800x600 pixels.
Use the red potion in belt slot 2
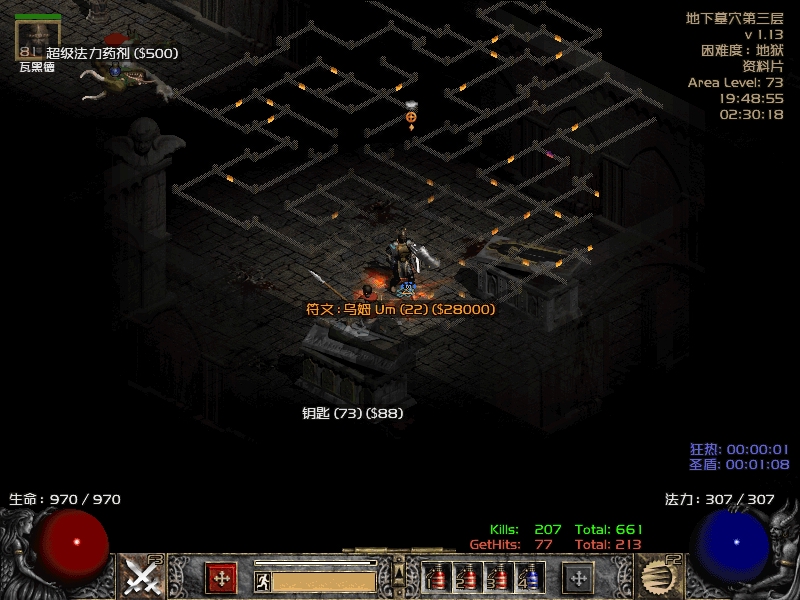tap(466, 578)
